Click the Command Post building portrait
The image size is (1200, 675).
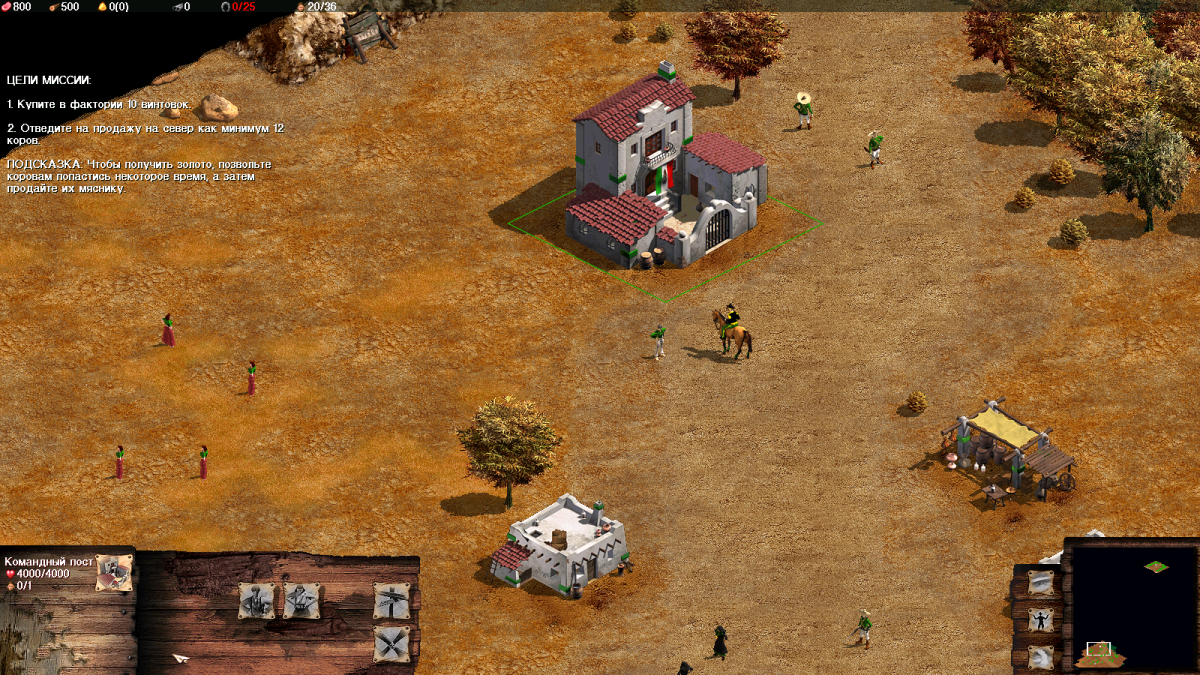click(x=113, y=572)
